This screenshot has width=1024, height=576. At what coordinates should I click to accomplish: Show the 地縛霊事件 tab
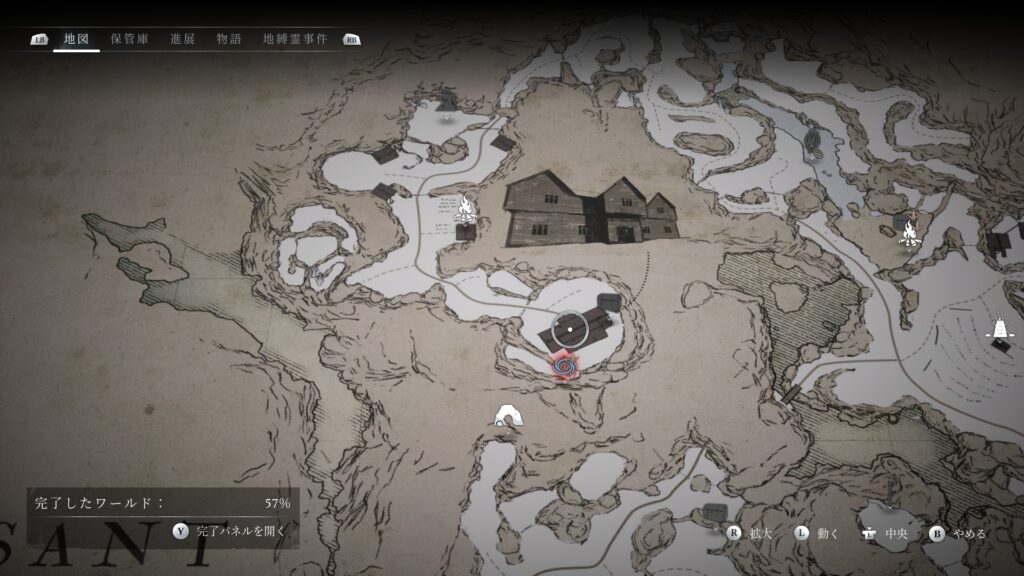[x=294, y=39]
